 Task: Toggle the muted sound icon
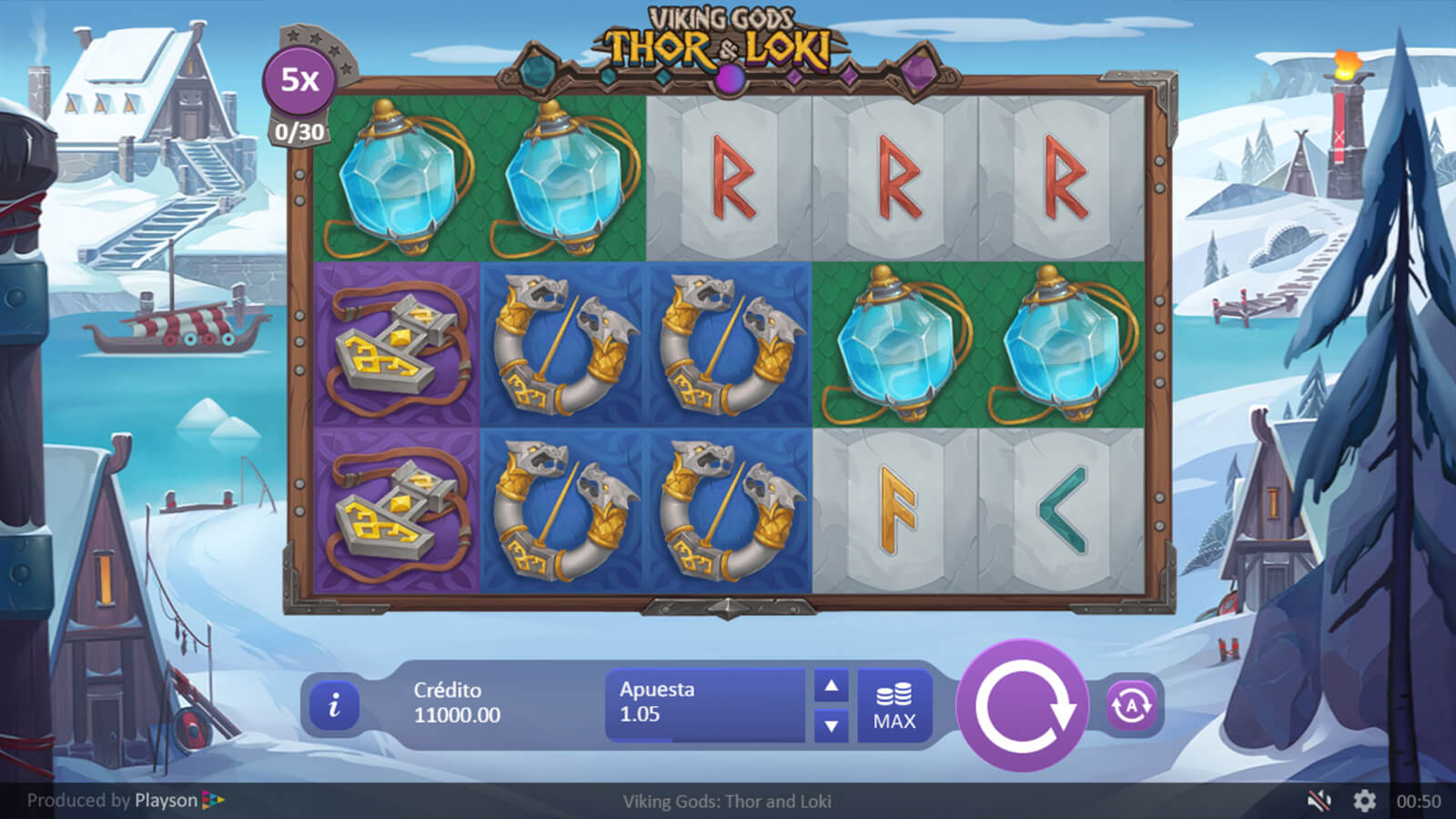click(1319, 801)
